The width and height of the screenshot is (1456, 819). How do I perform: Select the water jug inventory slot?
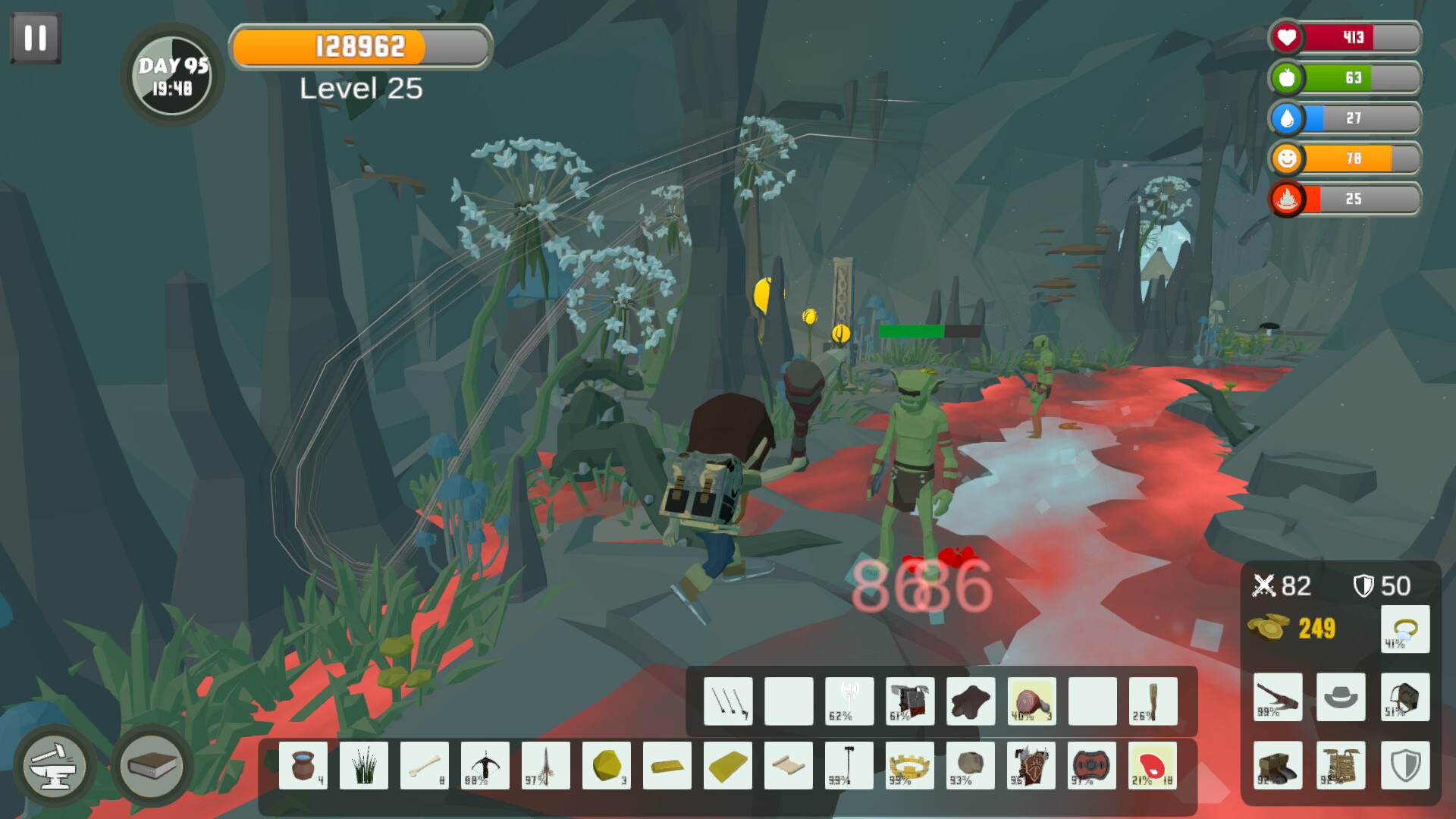pyautogui.click(x=303, y=764)
